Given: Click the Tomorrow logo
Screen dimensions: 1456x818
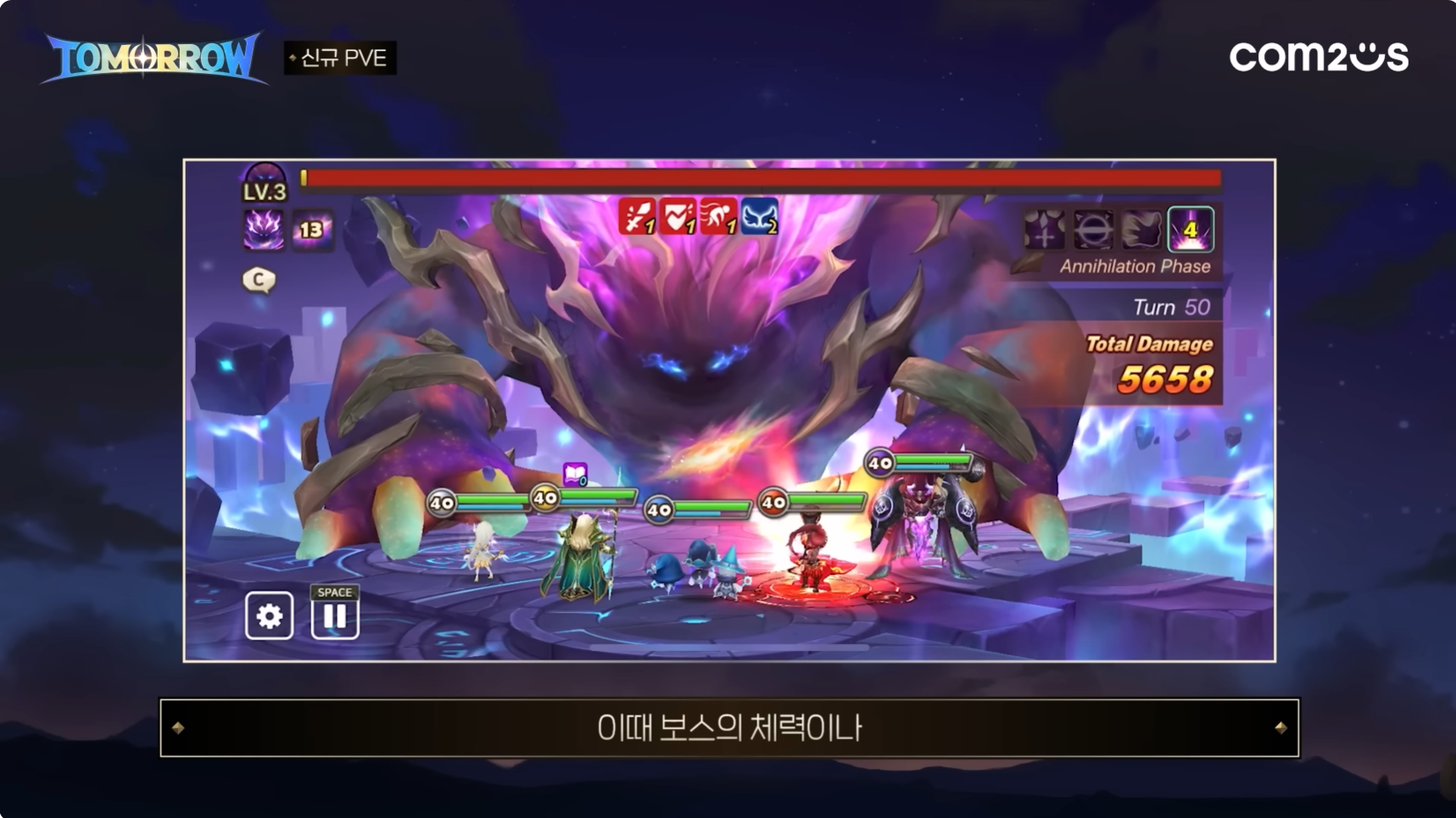Looking at the screenshot, I should (153, 58).
